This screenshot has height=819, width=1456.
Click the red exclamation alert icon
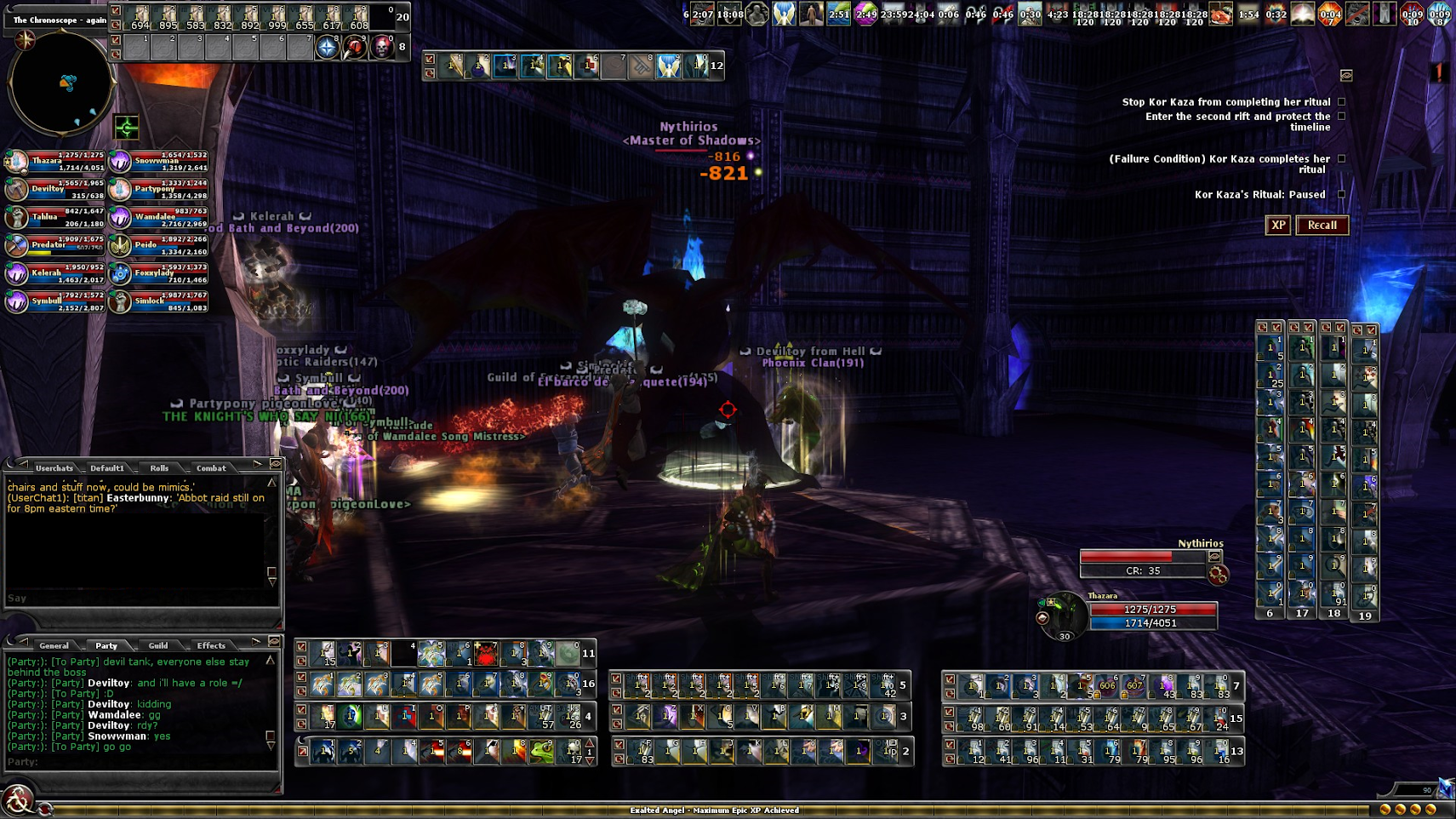(1439, 73)
